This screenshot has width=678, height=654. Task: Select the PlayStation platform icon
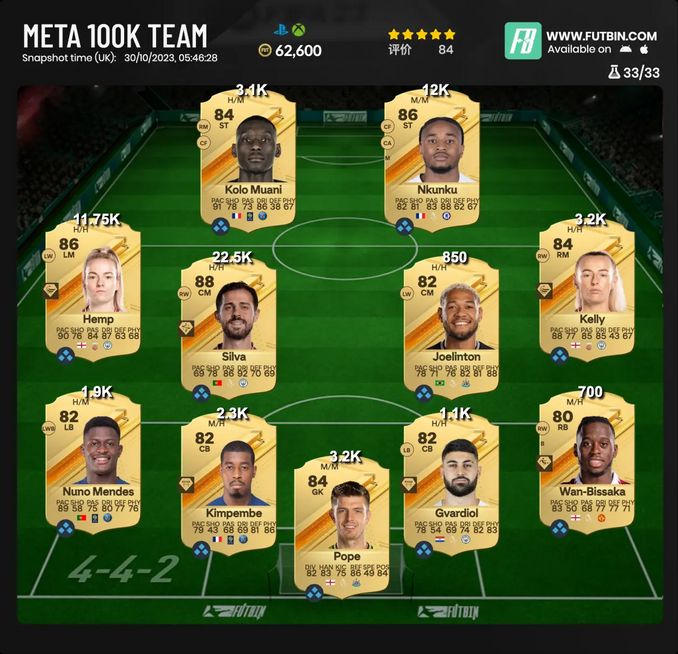(278, 31)
